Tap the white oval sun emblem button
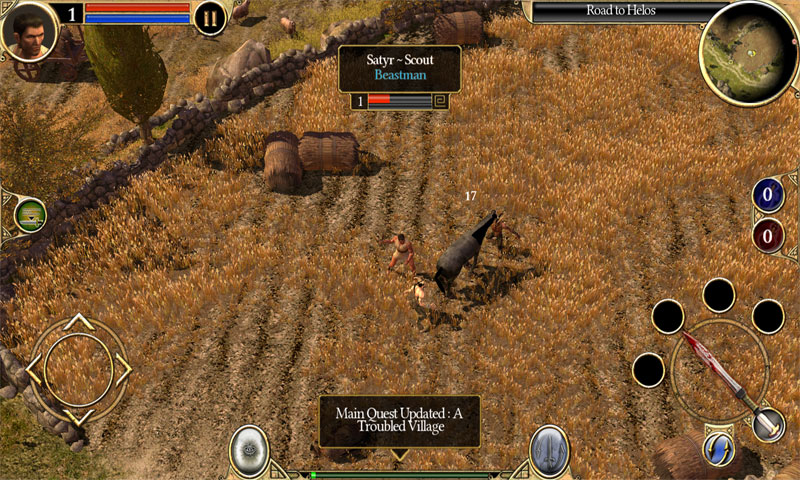The width and height of the screenshot is (800, 480). click(x=249, y=451)
